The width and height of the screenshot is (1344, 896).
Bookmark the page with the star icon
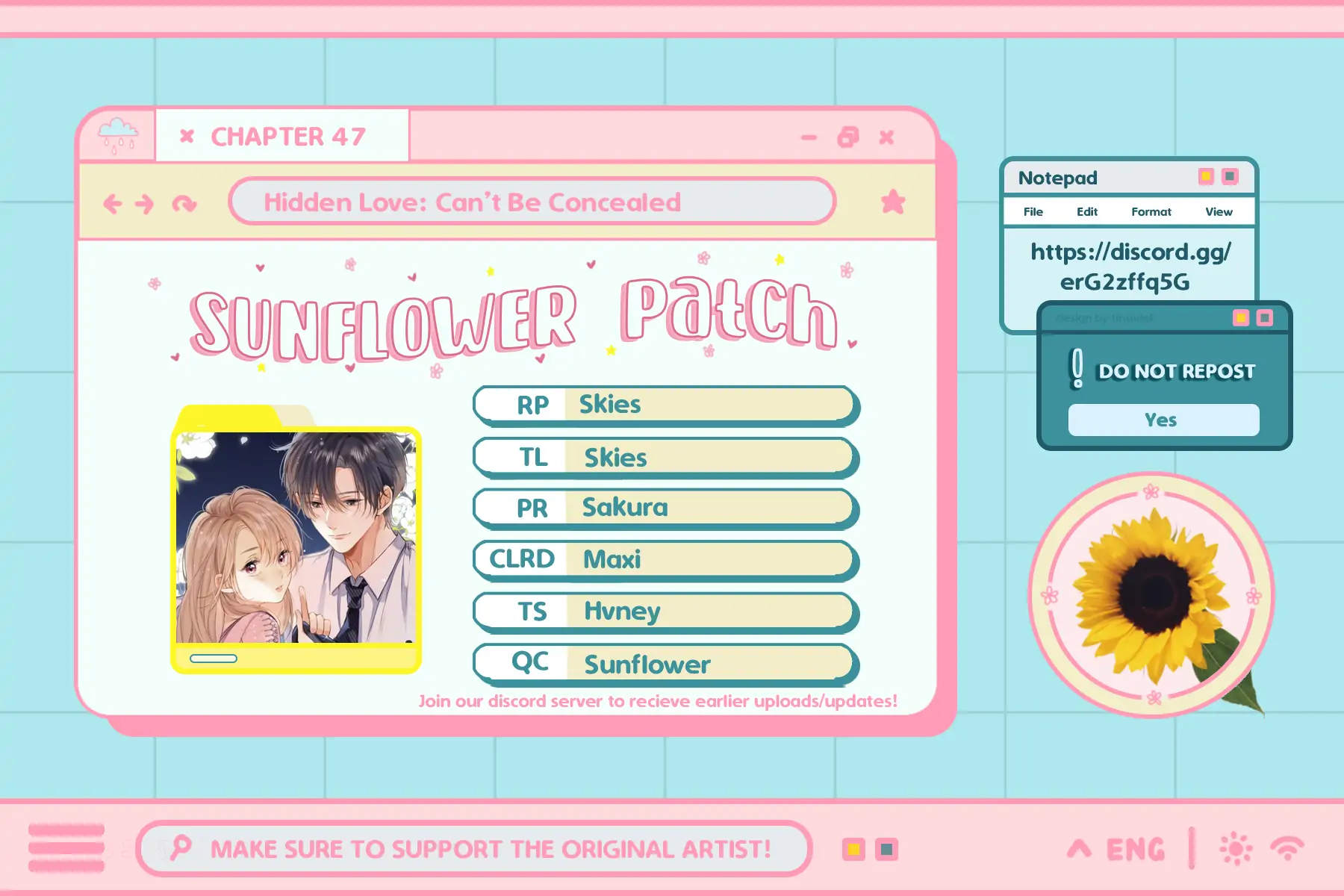coord(892,202)
